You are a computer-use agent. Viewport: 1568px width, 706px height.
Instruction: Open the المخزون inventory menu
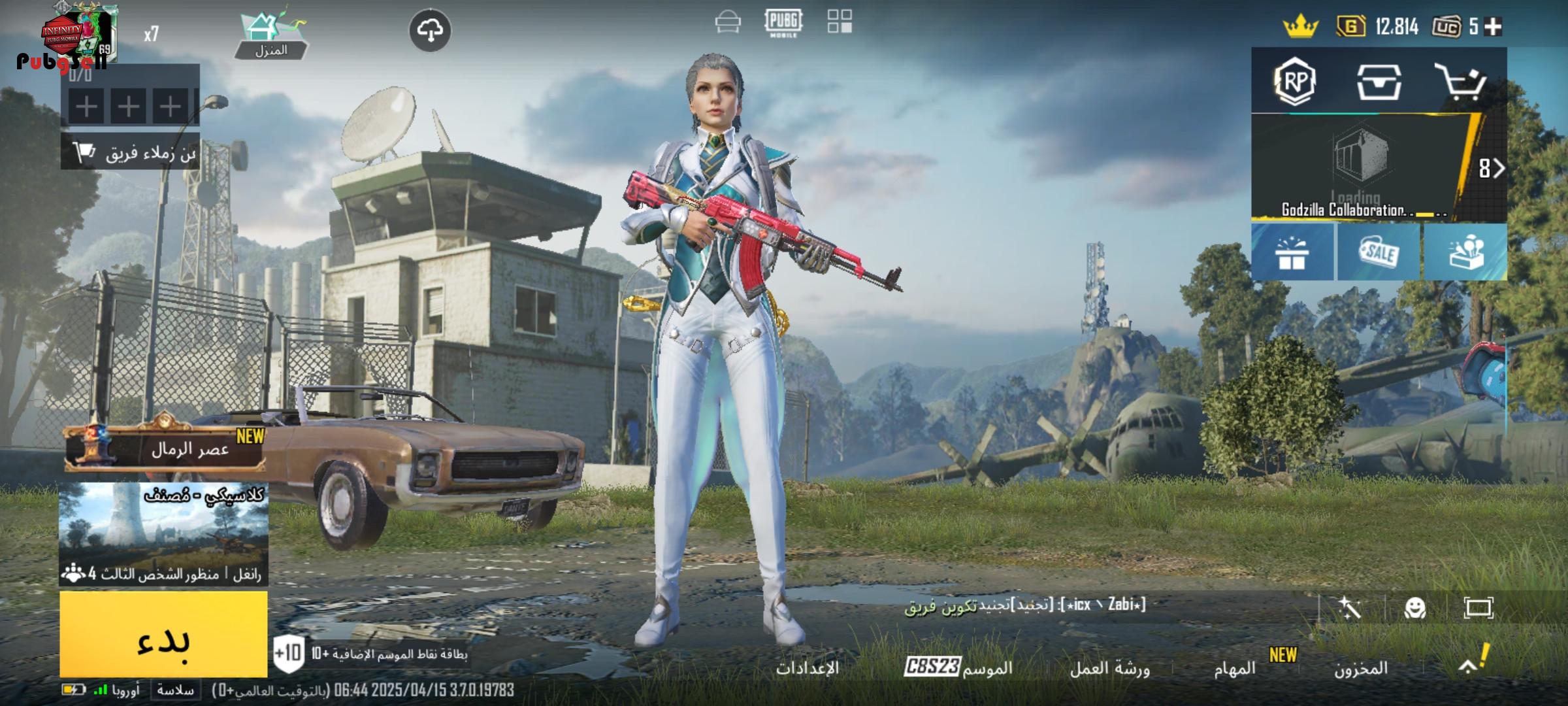[1360, 668]
